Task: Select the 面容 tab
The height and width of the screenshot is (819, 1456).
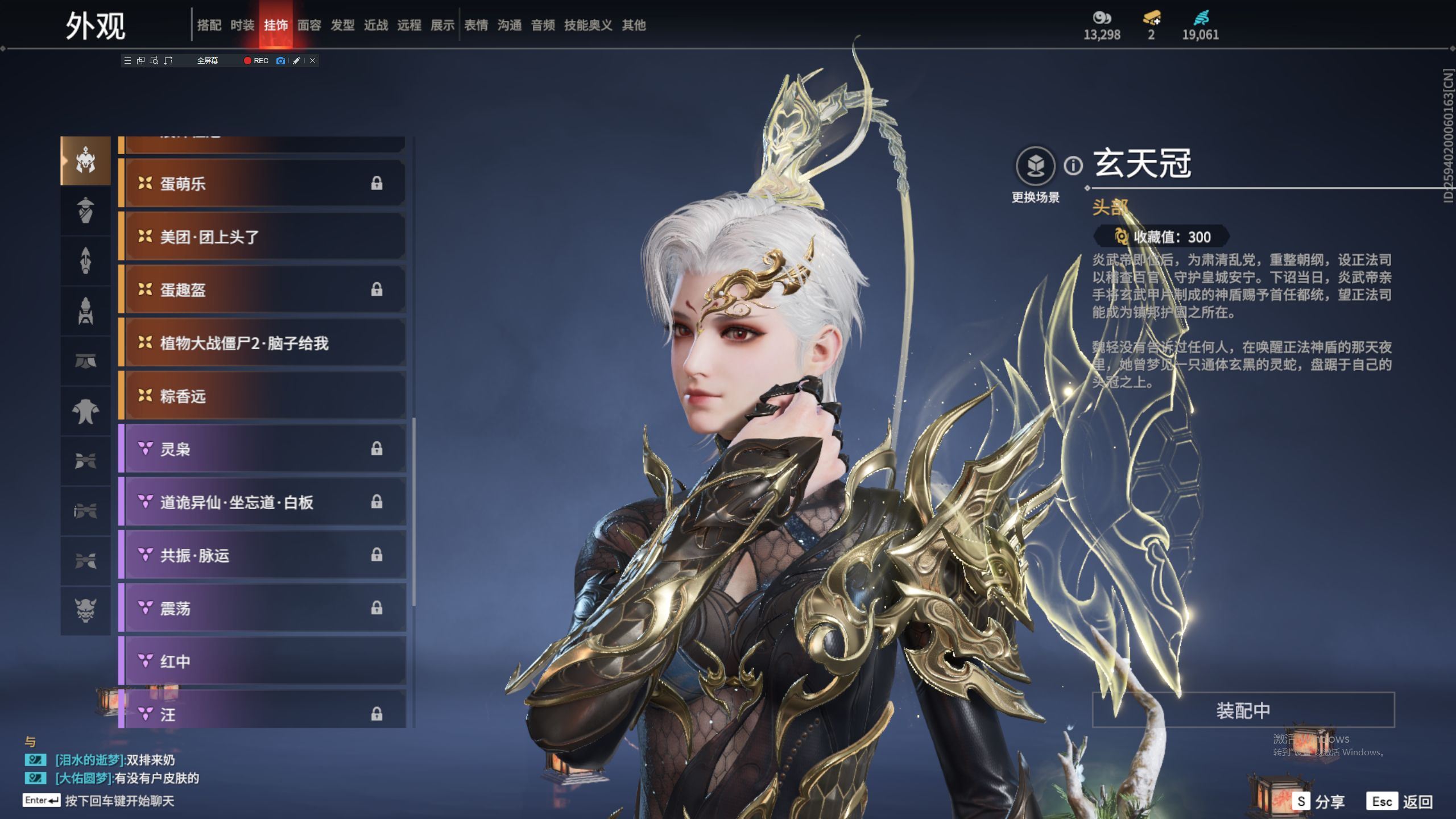Action: (x=309, y=25)
